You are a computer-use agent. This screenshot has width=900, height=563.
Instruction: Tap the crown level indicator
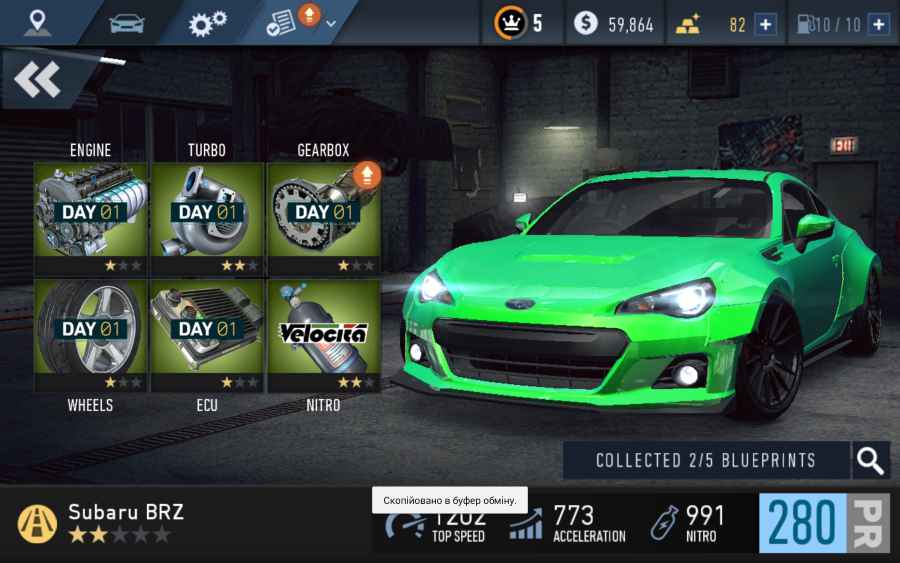coord(520,23)
